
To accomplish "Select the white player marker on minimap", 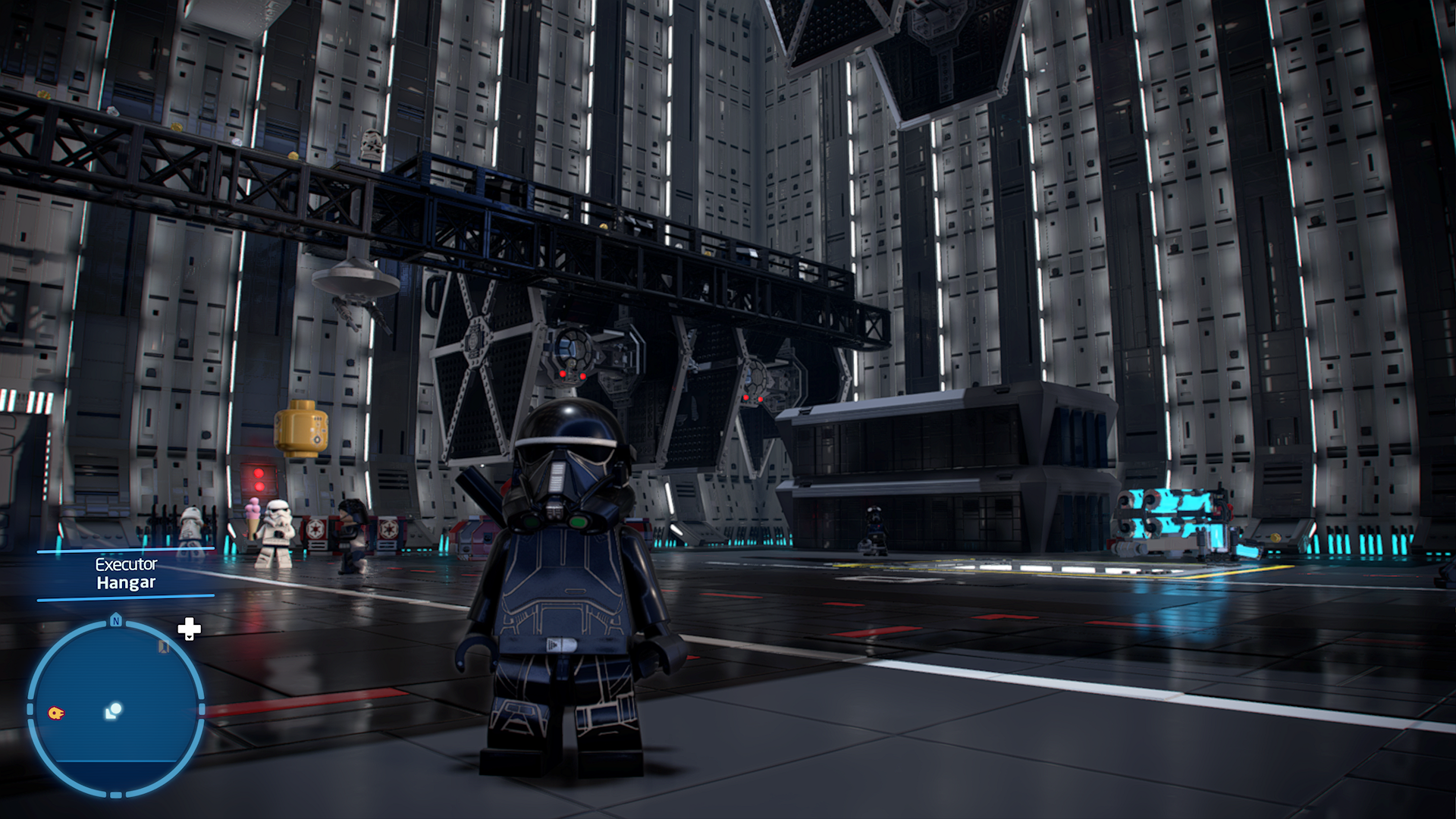I will (x=114, y=711).
